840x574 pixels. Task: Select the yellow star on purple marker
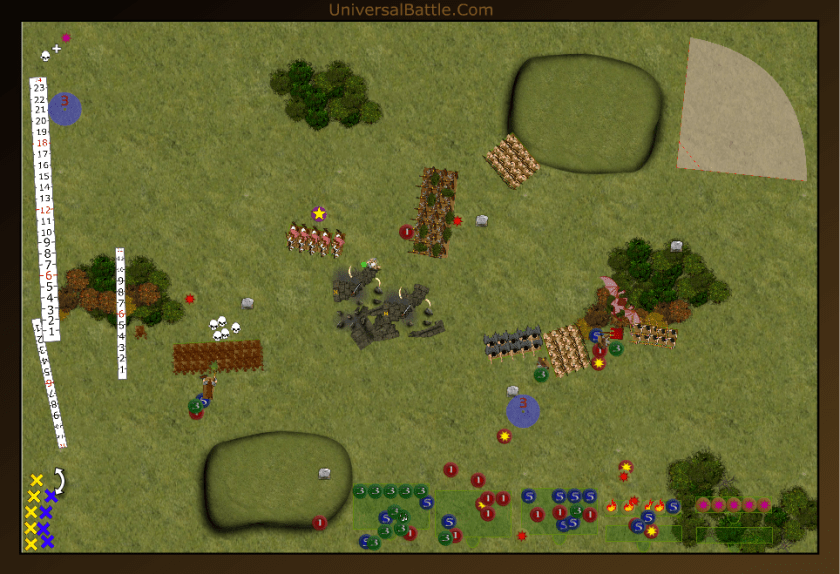tap(319, 213)
